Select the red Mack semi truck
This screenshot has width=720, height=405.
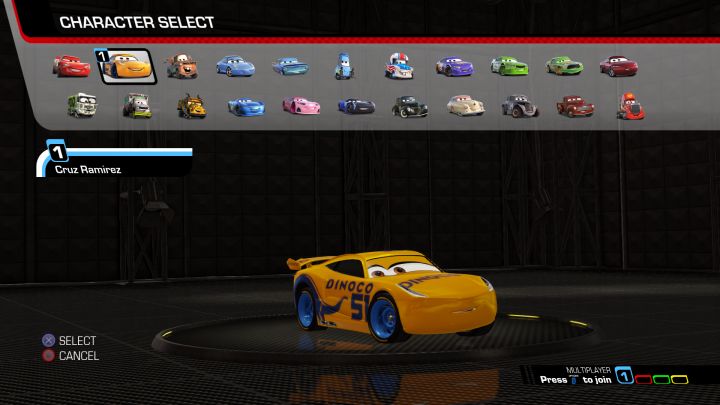628,104
